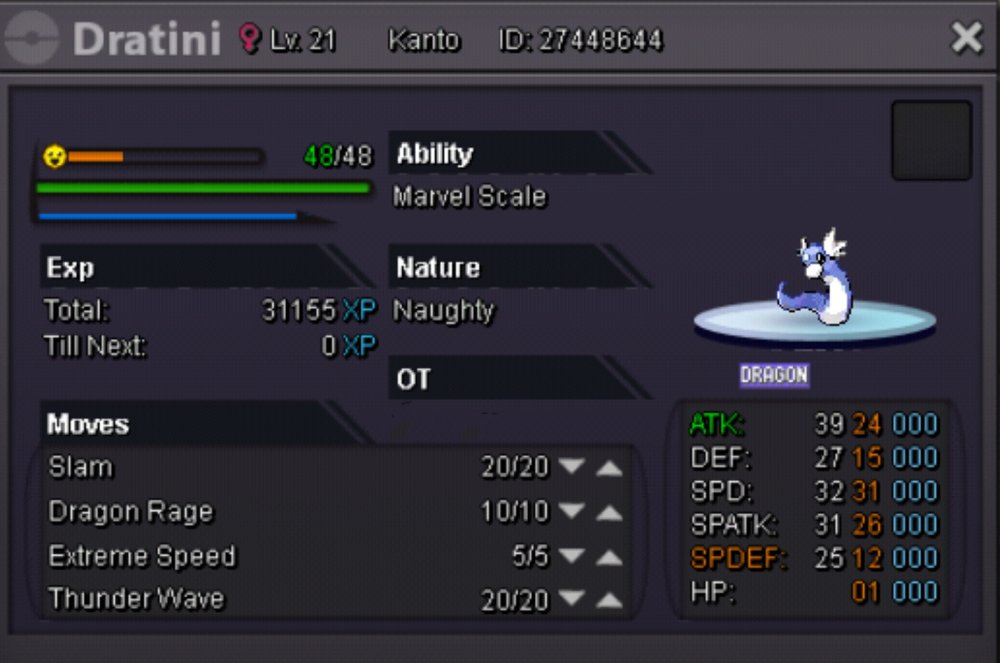Move Slam down in the move list

click(572, 468)
